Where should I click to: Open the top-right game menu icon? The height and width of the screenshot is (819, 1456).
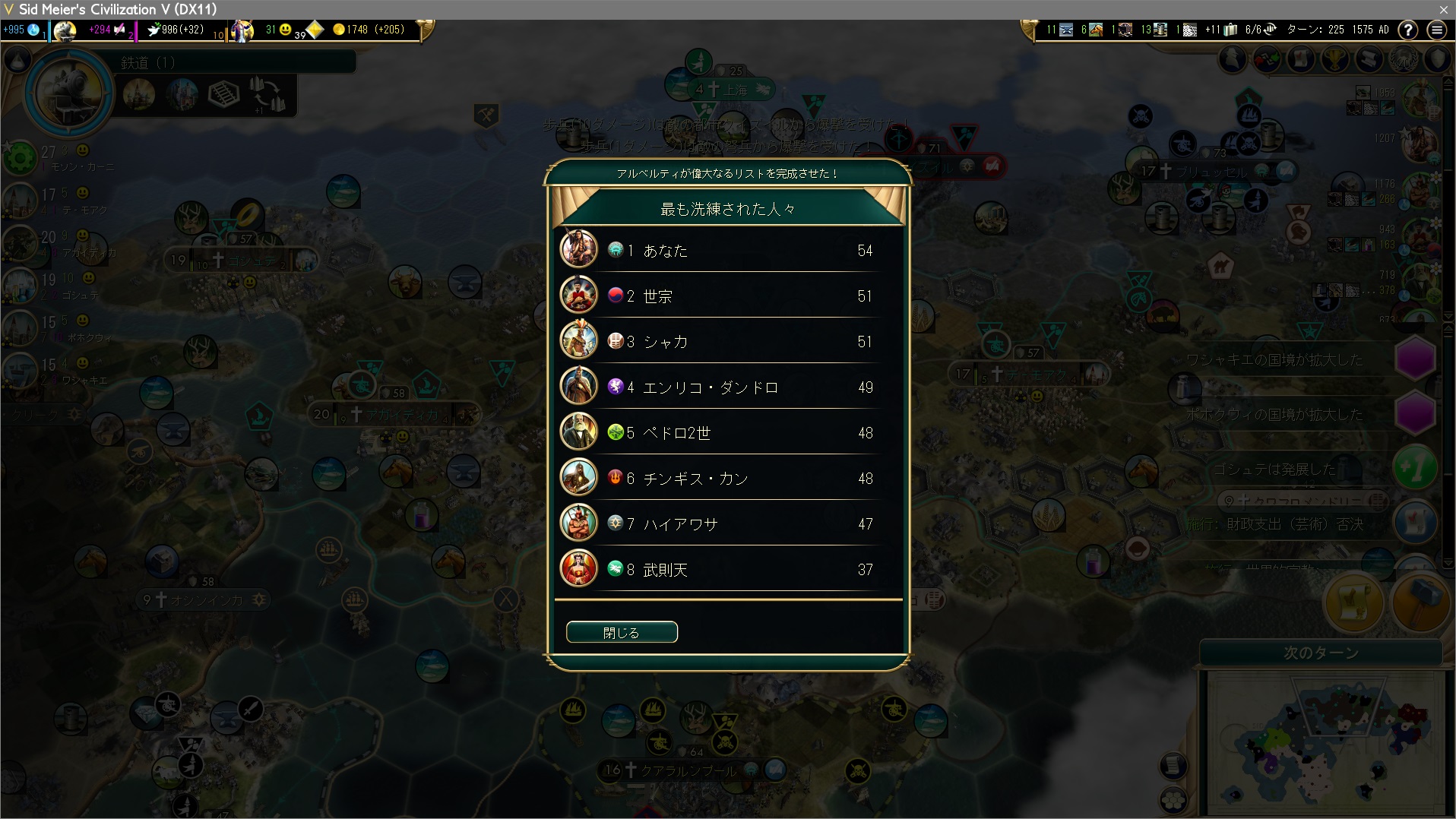pos(1436,30)
